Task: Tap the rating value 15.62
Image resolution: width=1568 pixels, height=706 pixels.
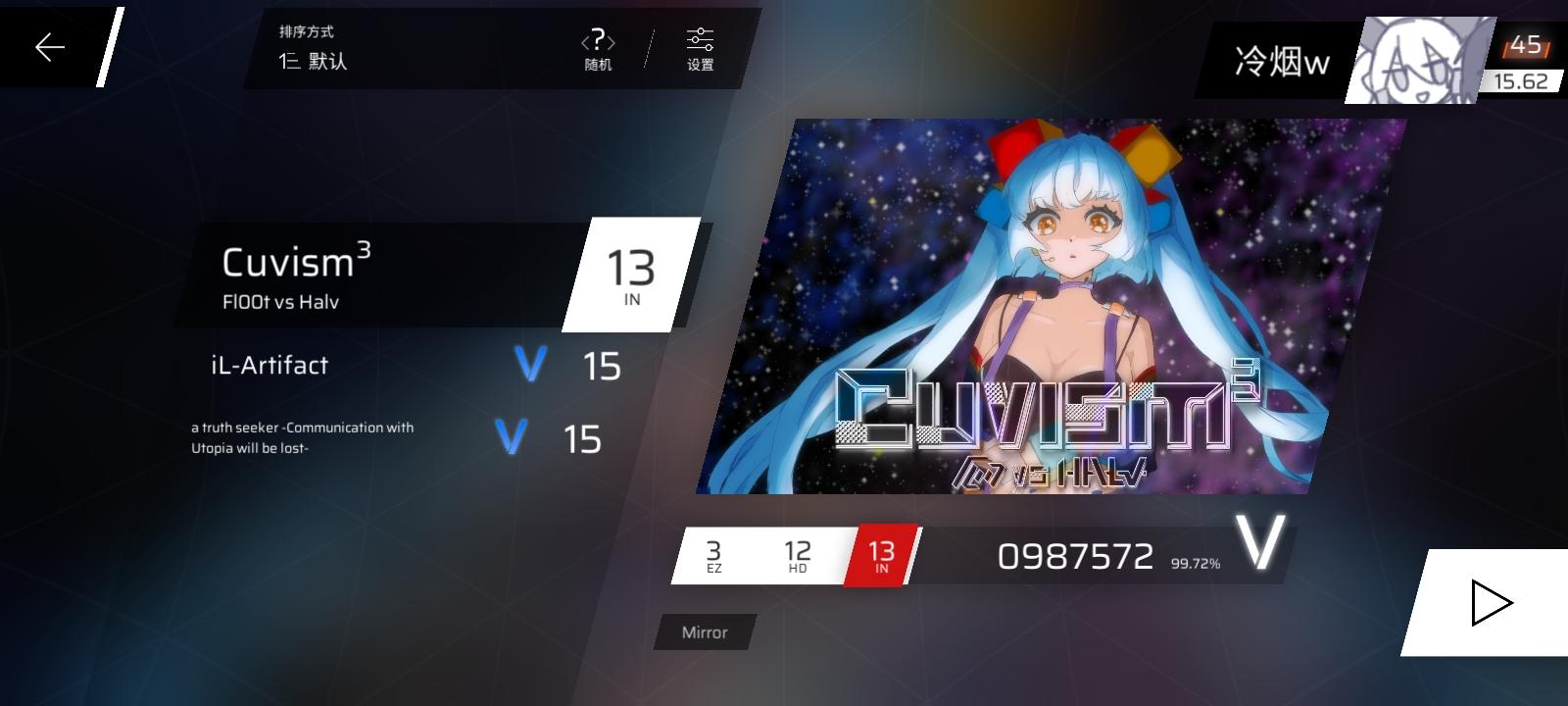Action: [1523, 82]
